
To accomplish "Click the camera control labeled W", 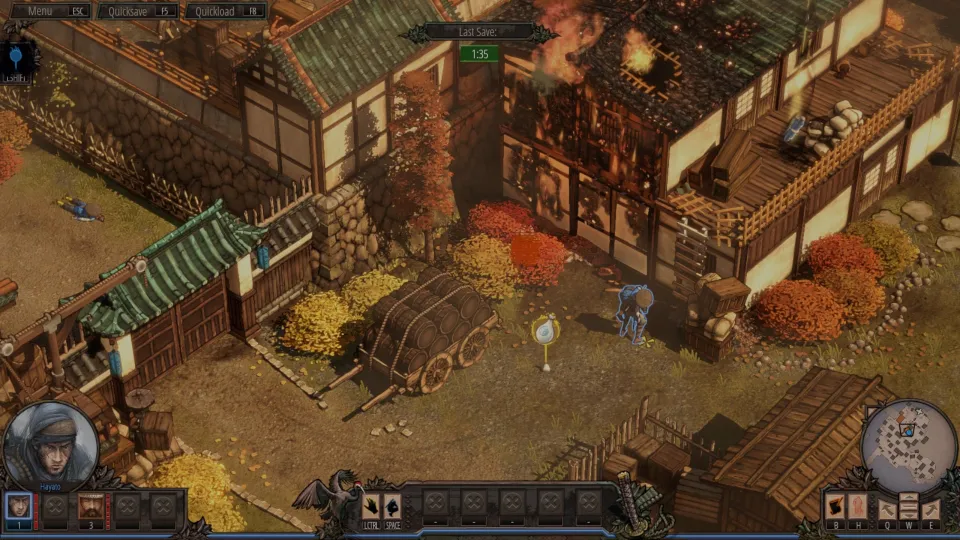I will click(908, 506).
